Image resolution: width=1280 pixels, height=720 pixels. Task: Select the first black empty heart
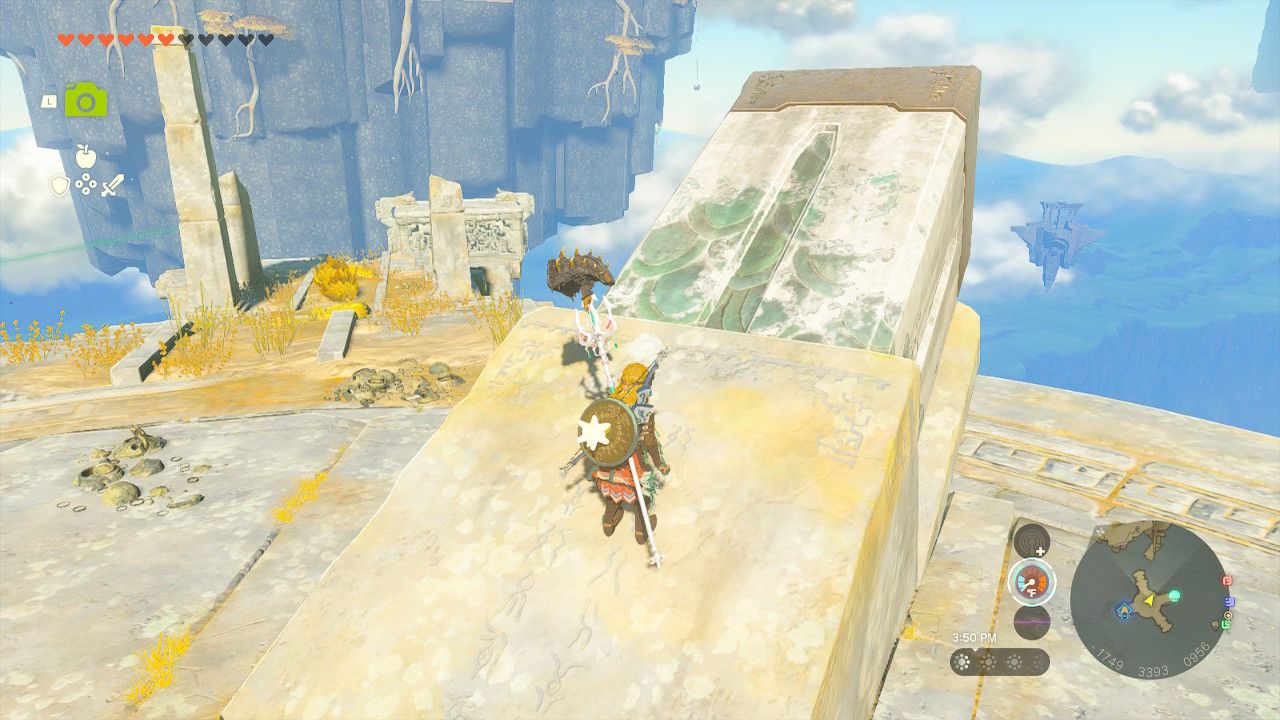[x=186, y=38]
